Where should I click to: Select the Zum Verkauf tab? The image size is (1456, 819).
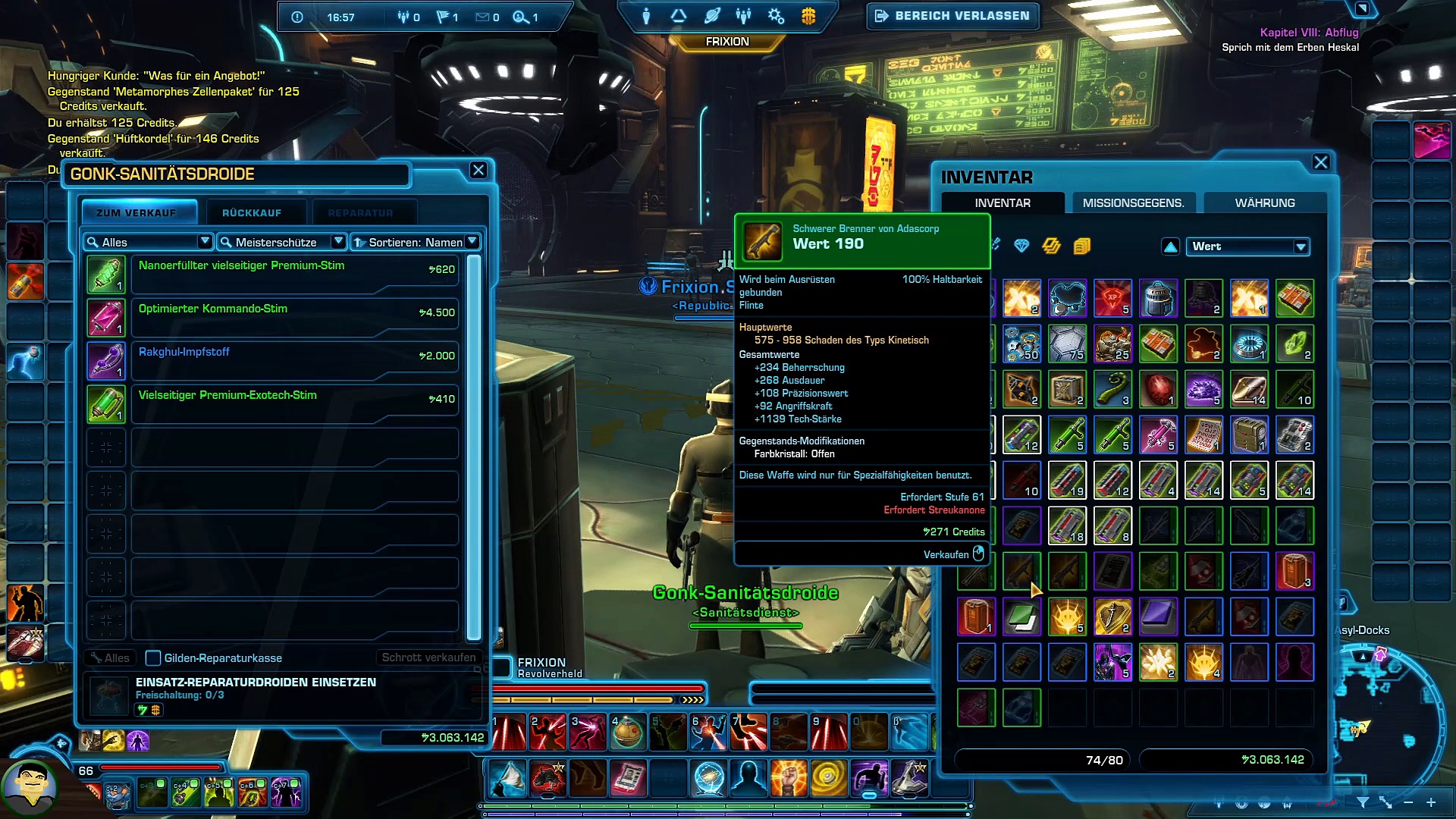[x=136, y=213]
